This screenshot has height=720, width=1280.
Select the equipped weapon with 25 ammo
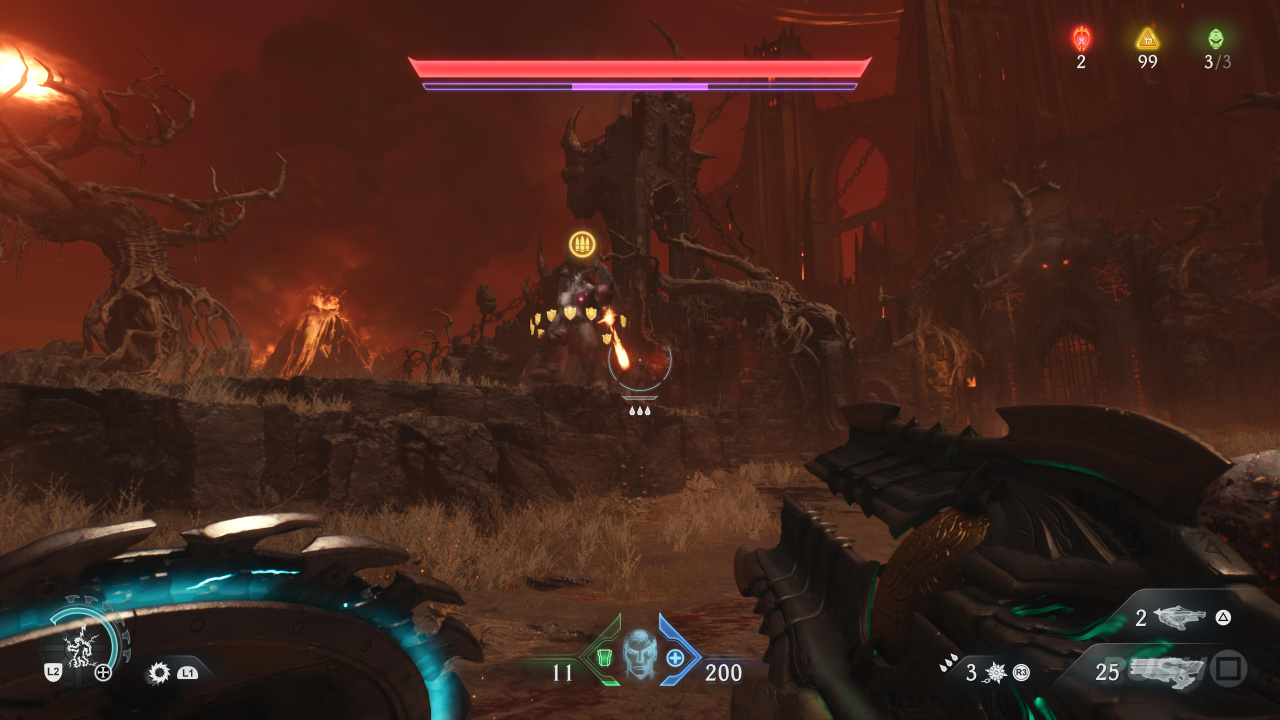point(1165,671)
